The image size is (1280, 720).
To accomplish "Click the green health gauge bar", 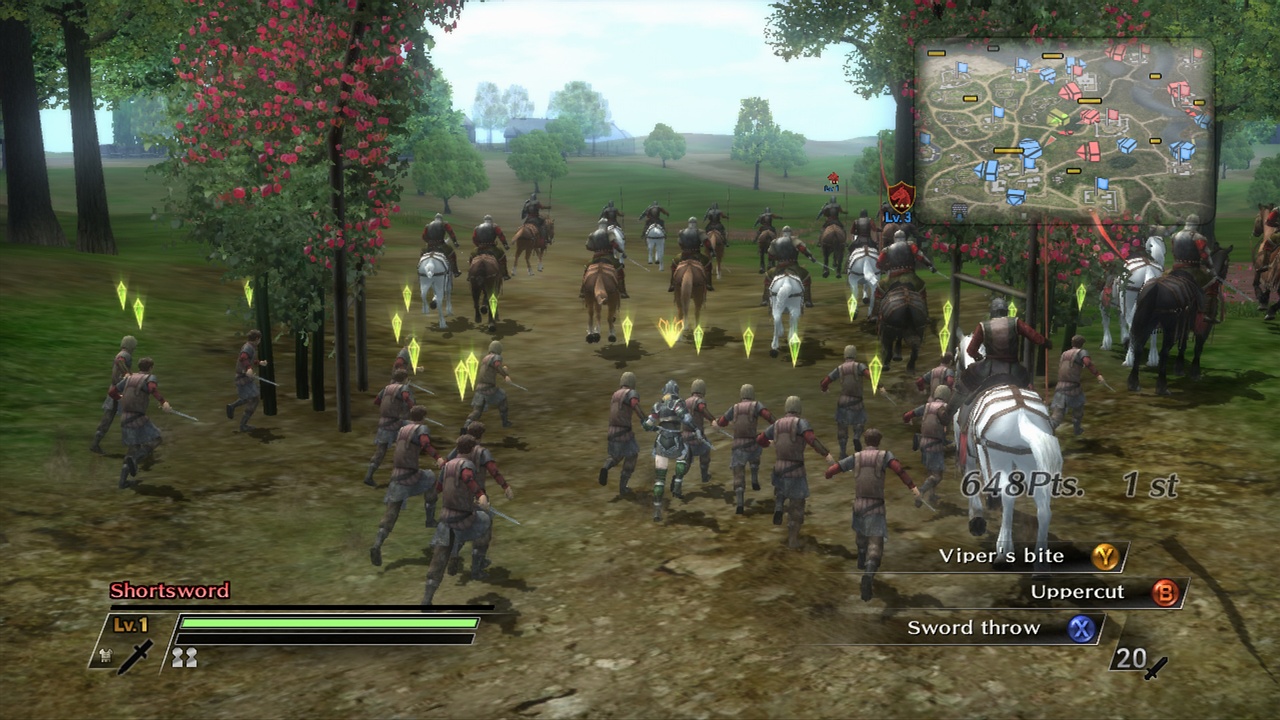I will click(328, 624).
